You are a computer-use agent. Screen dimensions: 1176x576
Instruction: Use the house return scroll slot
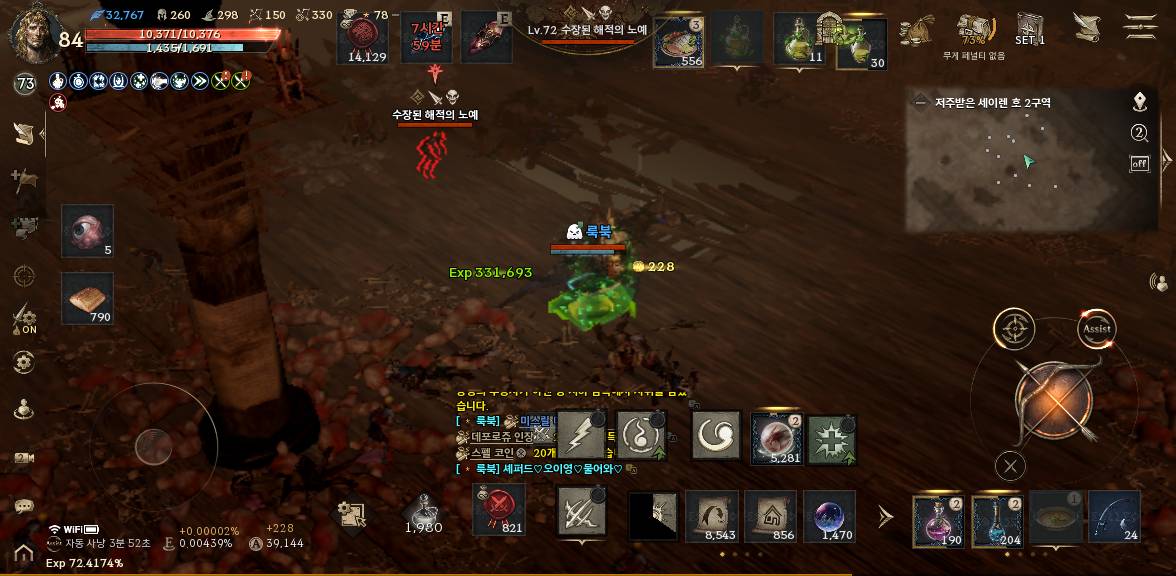pyautogui.click(x=770, y=517)
